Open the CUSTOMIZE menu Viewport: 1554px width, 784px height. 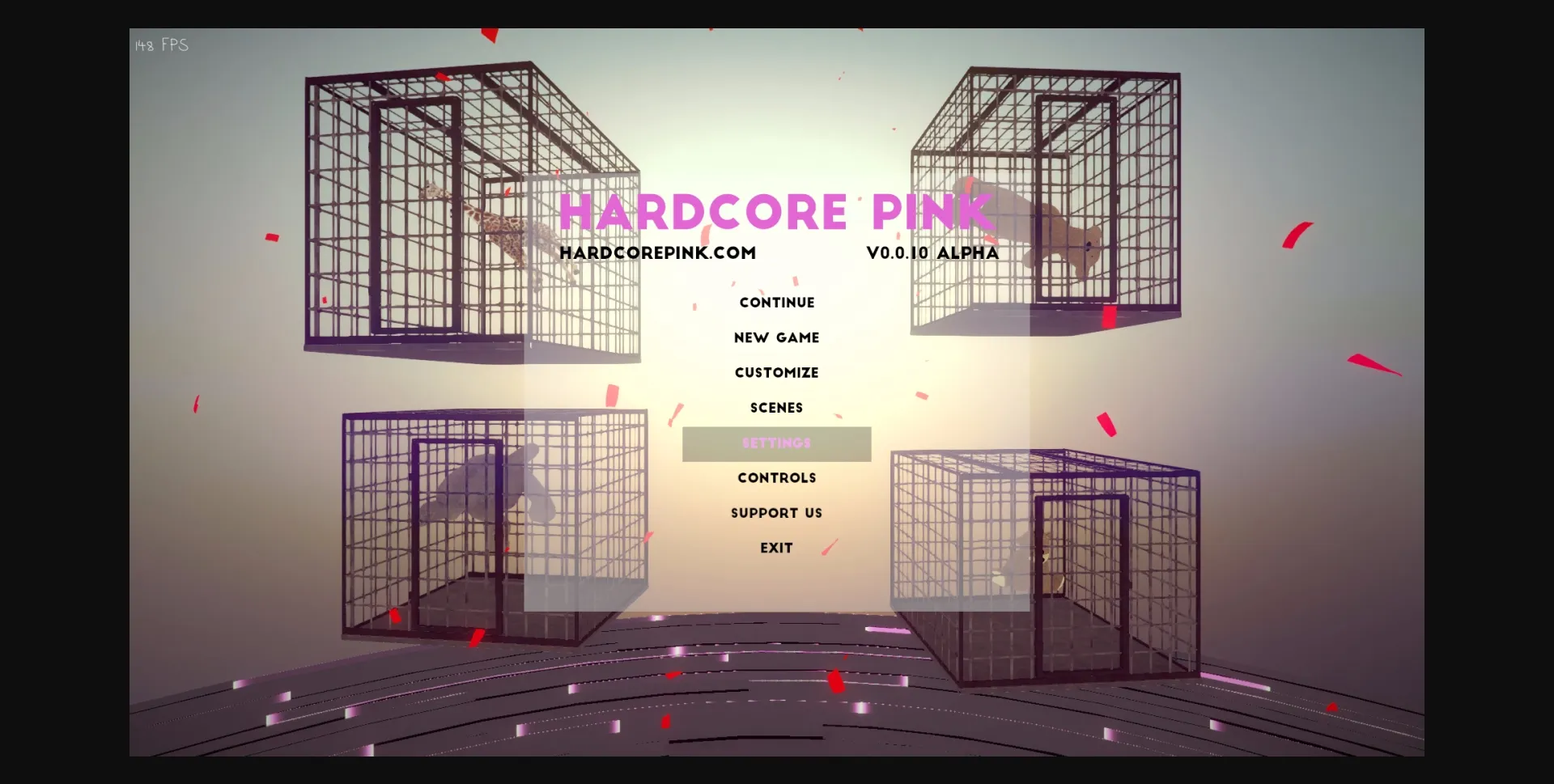click(776, 372)
